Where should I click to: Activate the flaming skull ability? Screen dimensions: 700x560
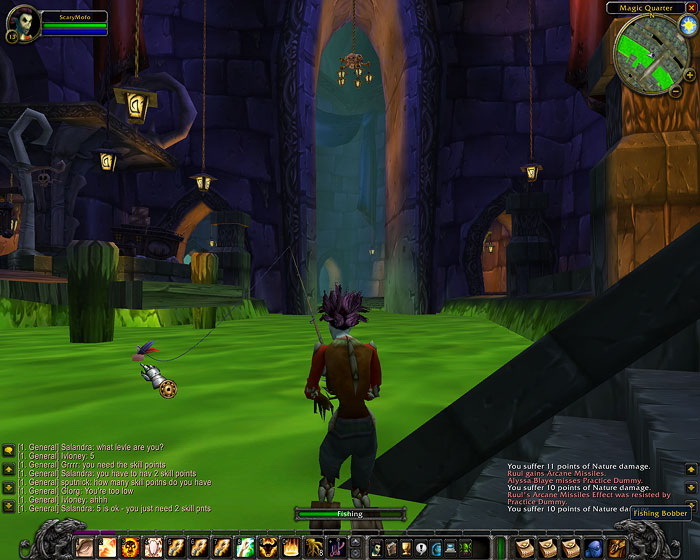coord(129,547)
